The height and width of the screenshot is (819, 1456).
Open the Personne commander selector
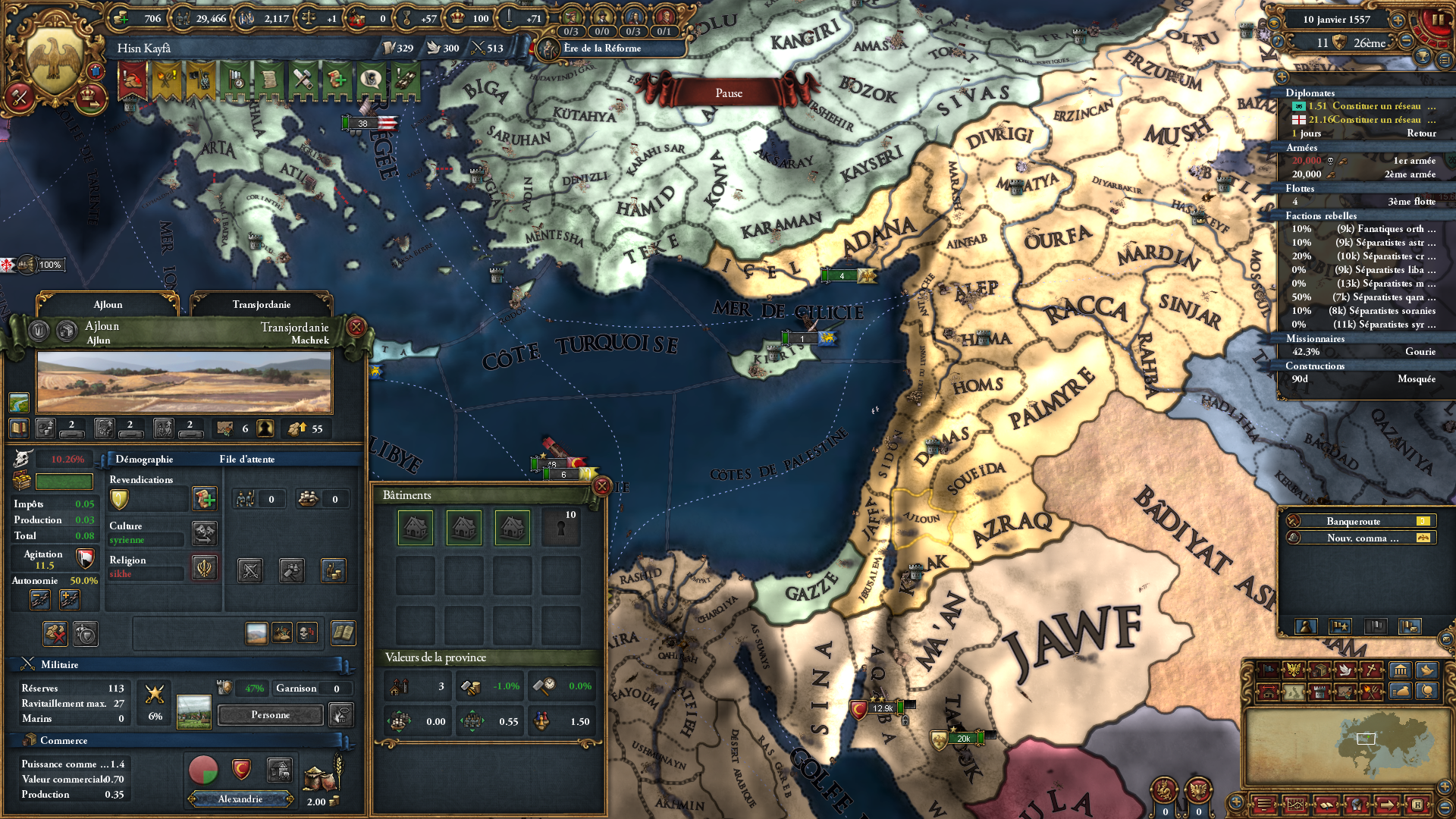[270, 714]
